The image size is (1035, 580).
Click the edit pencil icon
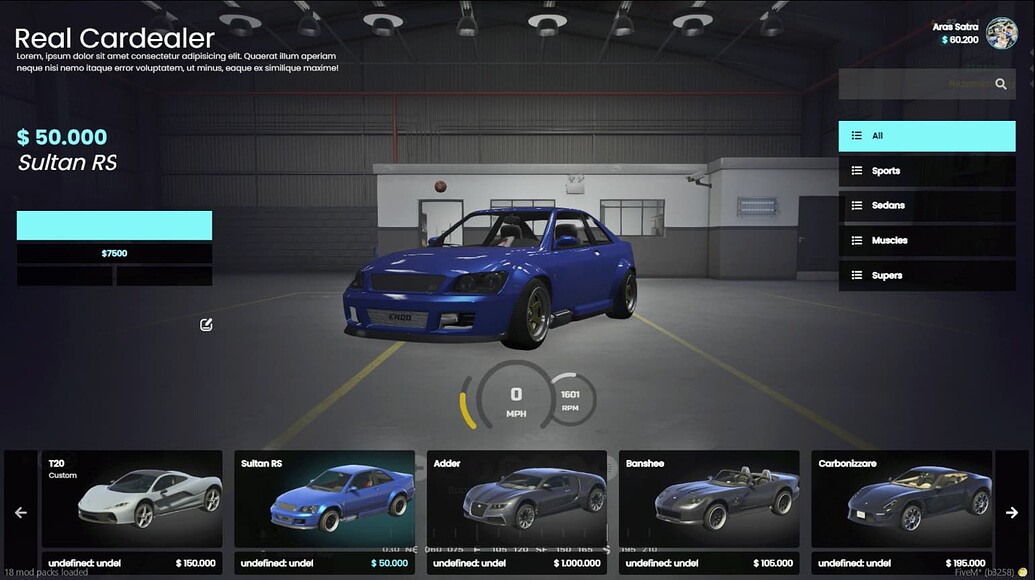coord(206,324)
